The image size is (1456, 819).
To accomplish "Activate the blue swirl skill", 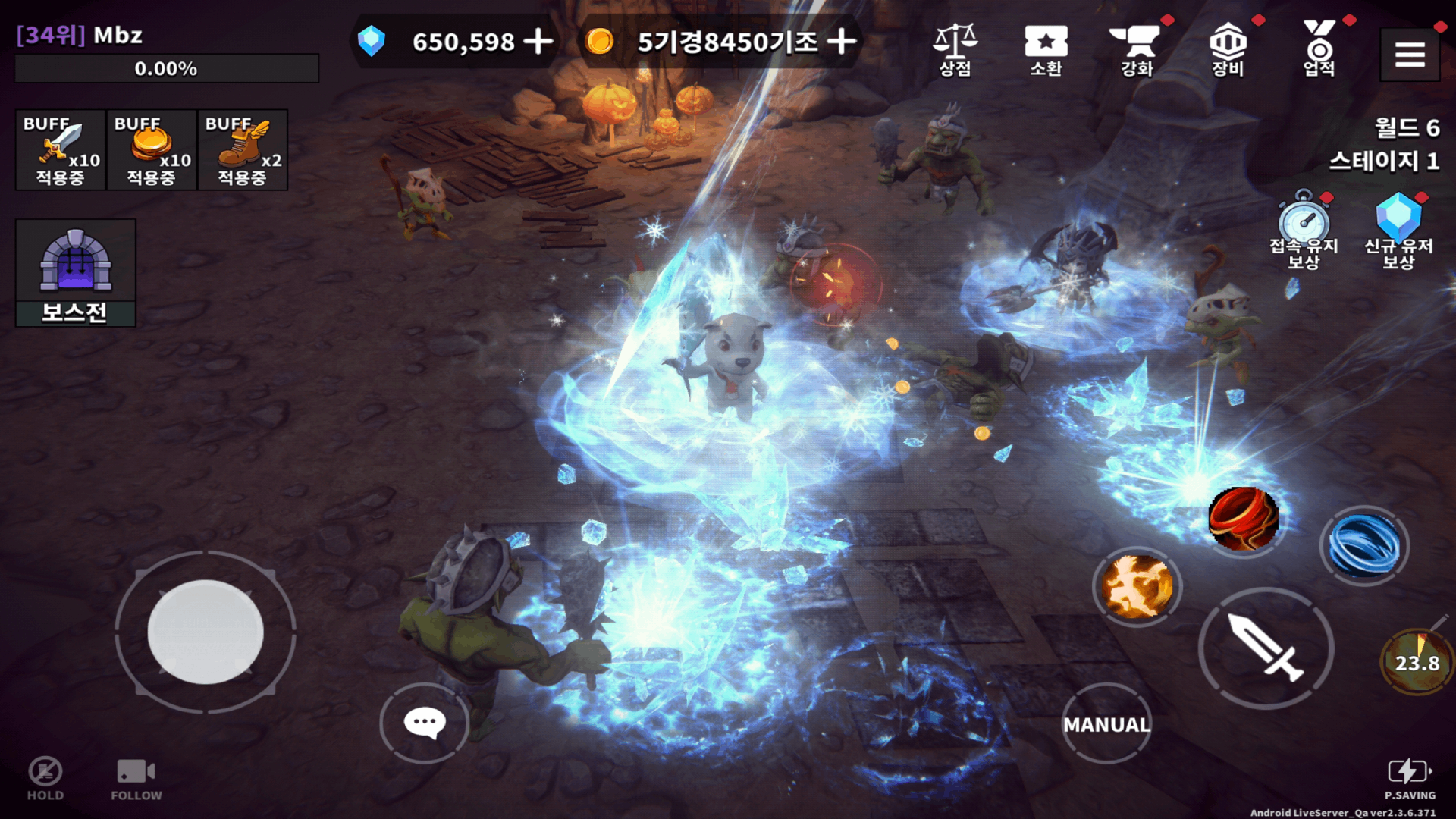I will pos(1364,545).
